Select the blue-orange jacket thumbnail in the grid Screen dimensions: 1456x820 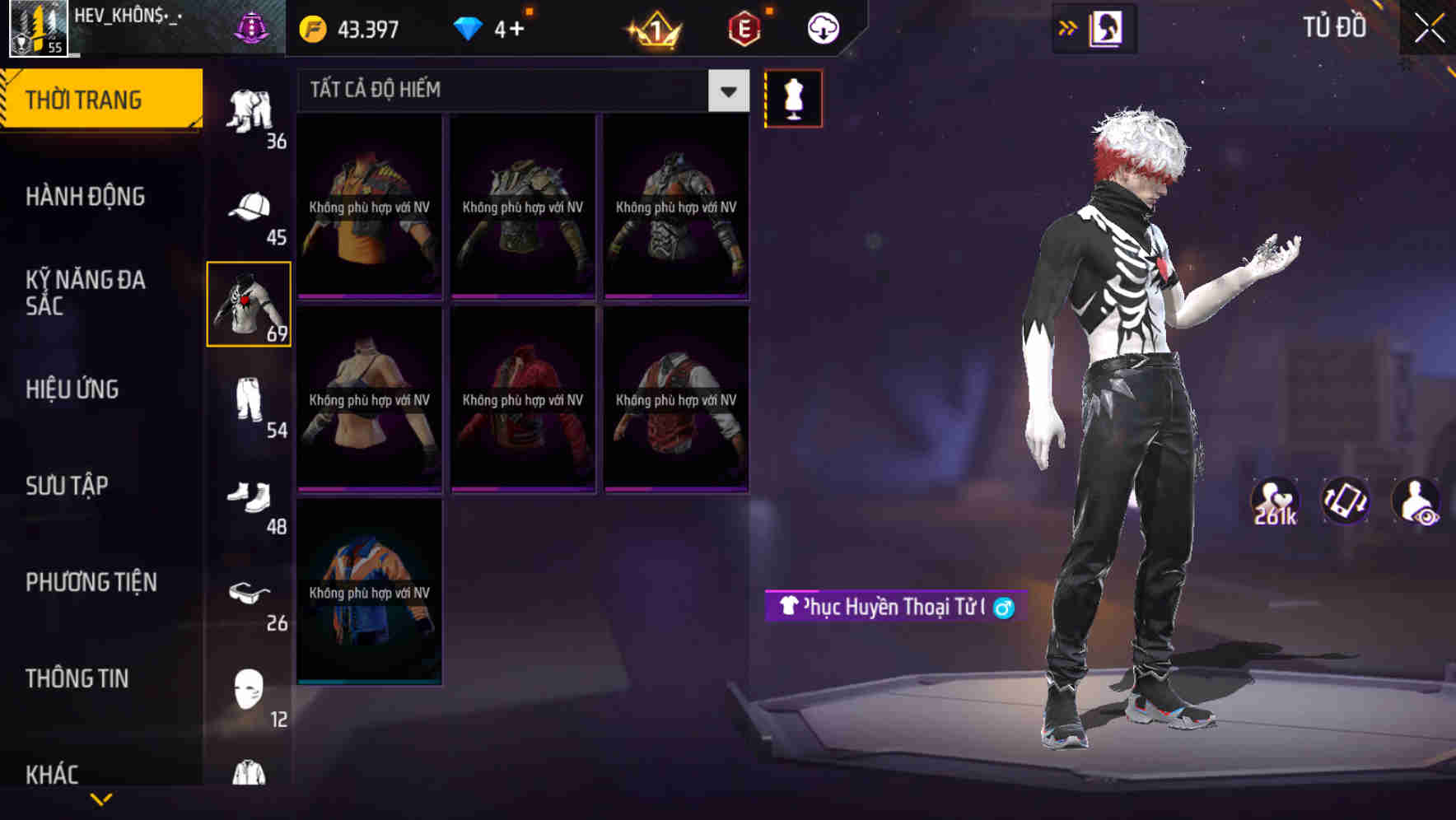(369, 593)
